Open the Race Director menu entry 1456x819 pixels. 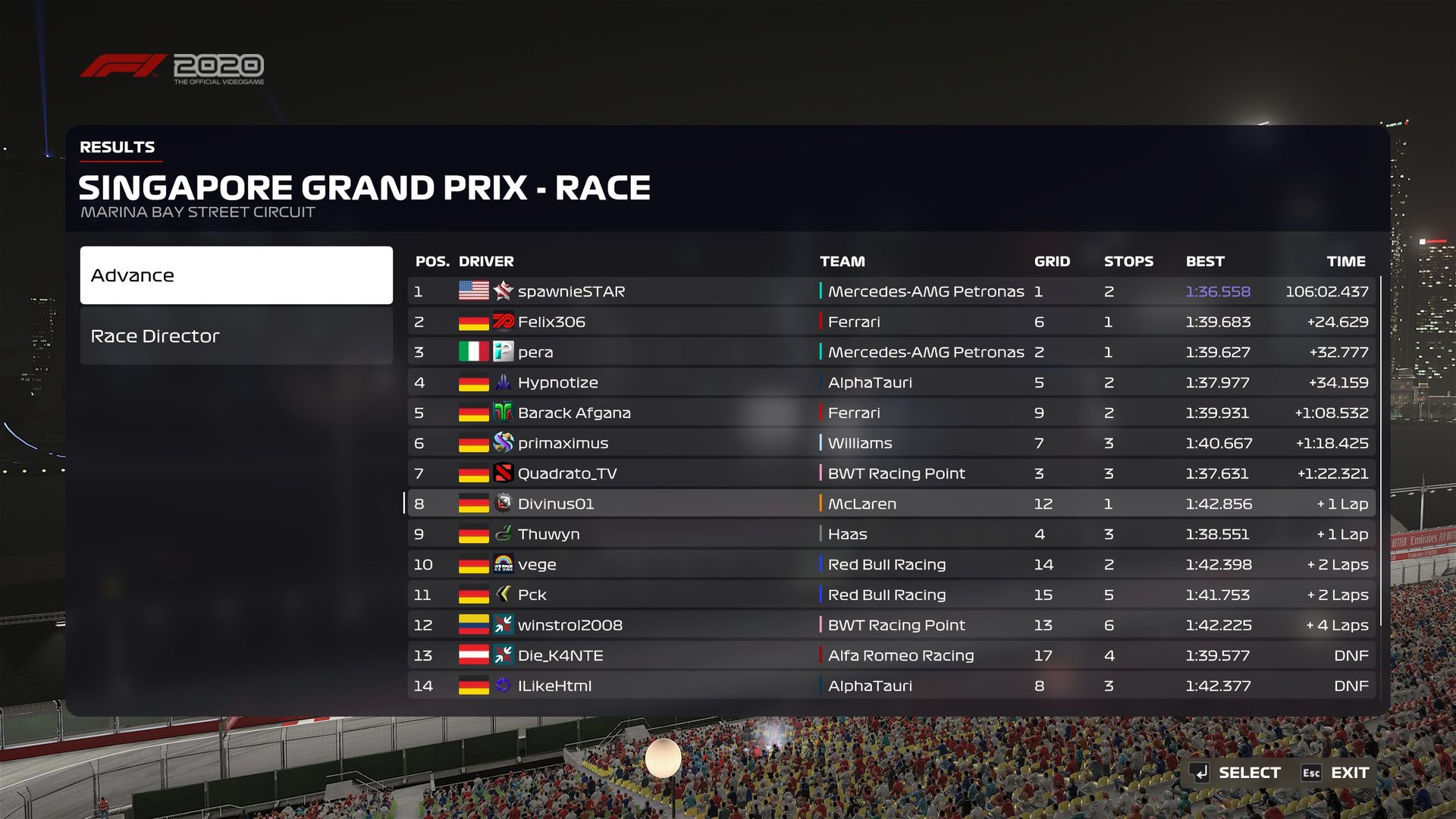tap(236, 336)
